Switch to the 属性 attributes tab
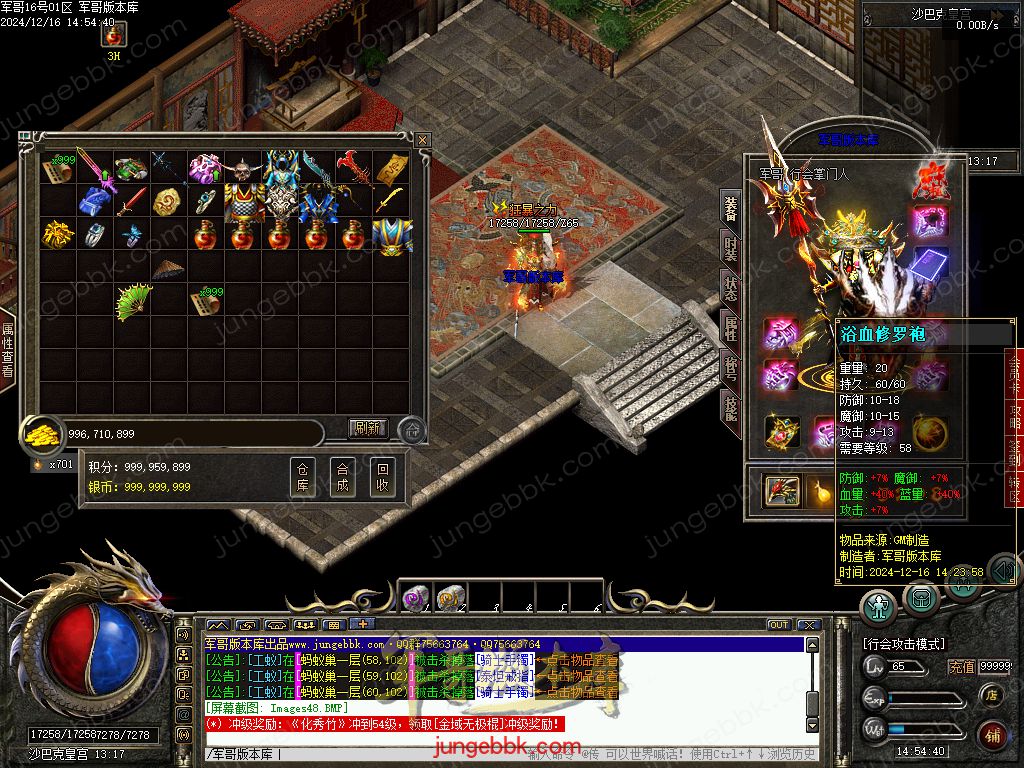This screenshot has width=1024, height=768. tap(730, 329)
